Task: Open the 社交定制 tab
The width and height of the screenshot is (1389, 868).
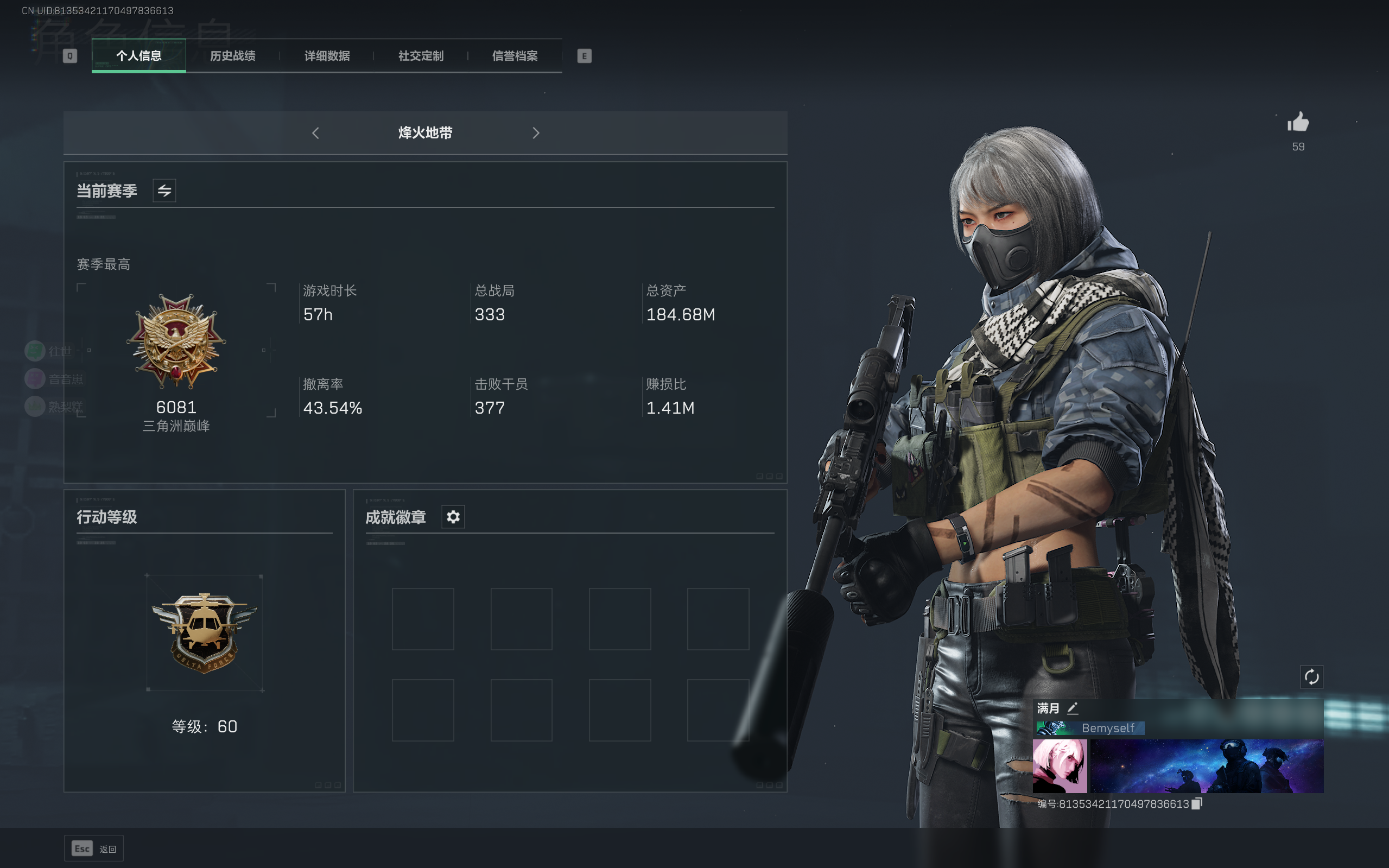Action: click(420, 56)
